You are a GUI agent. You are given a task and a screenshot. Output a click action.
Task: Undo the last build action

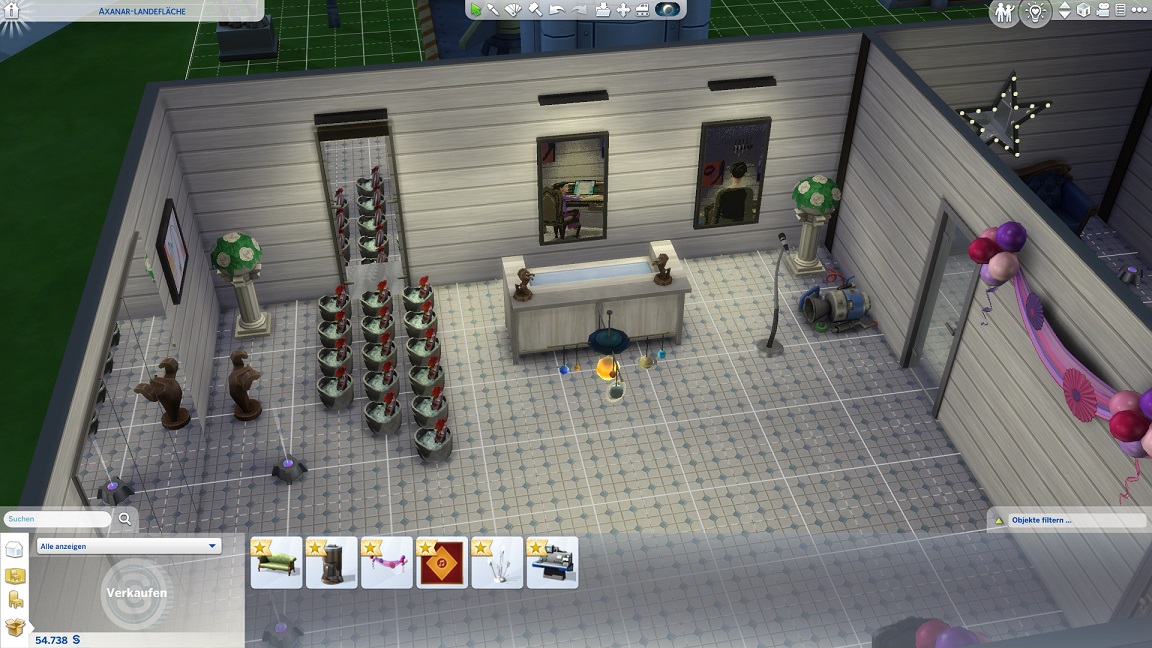click(556, 10)
